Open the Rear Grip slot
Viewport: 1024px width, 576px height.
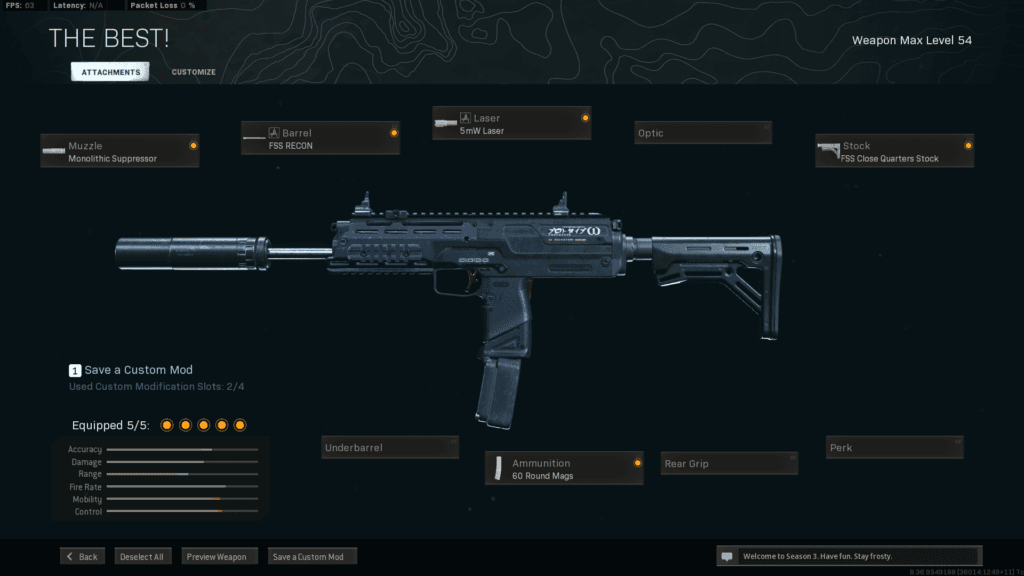coord(730,463)
